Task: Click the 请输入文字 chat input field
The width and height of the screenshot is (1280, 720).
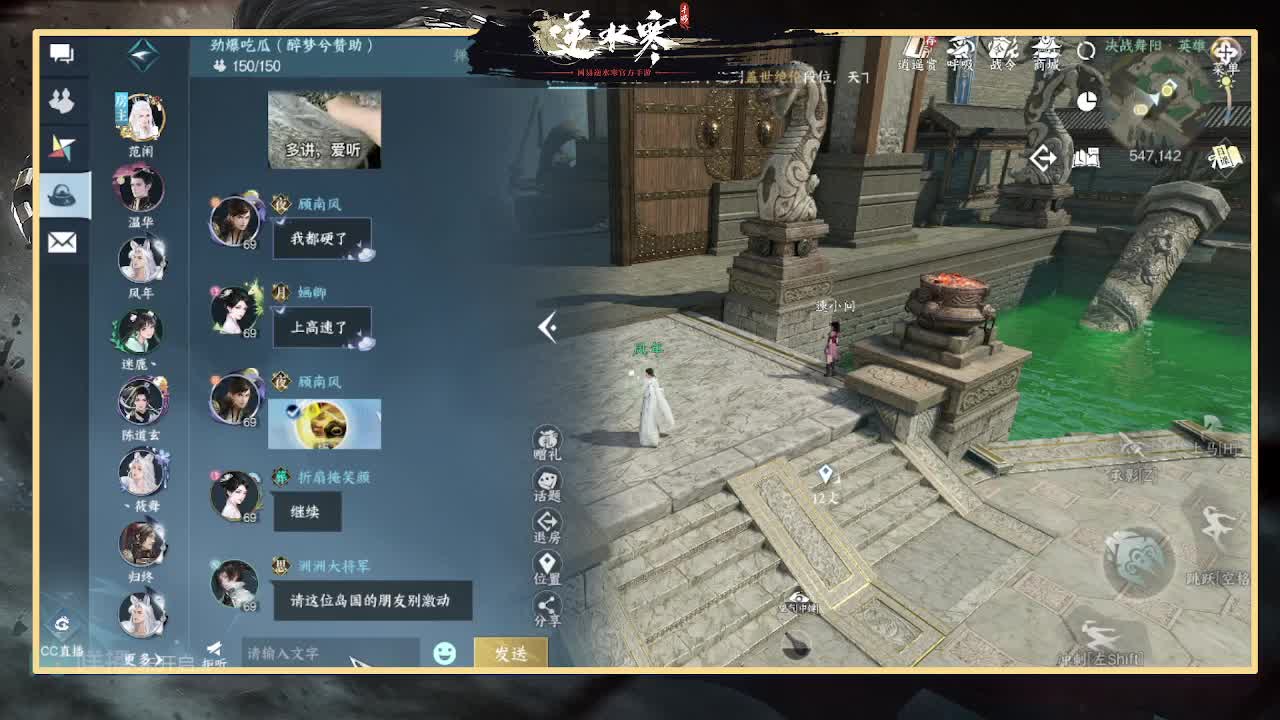Action: pyautogui.click(x=320, y=653)
